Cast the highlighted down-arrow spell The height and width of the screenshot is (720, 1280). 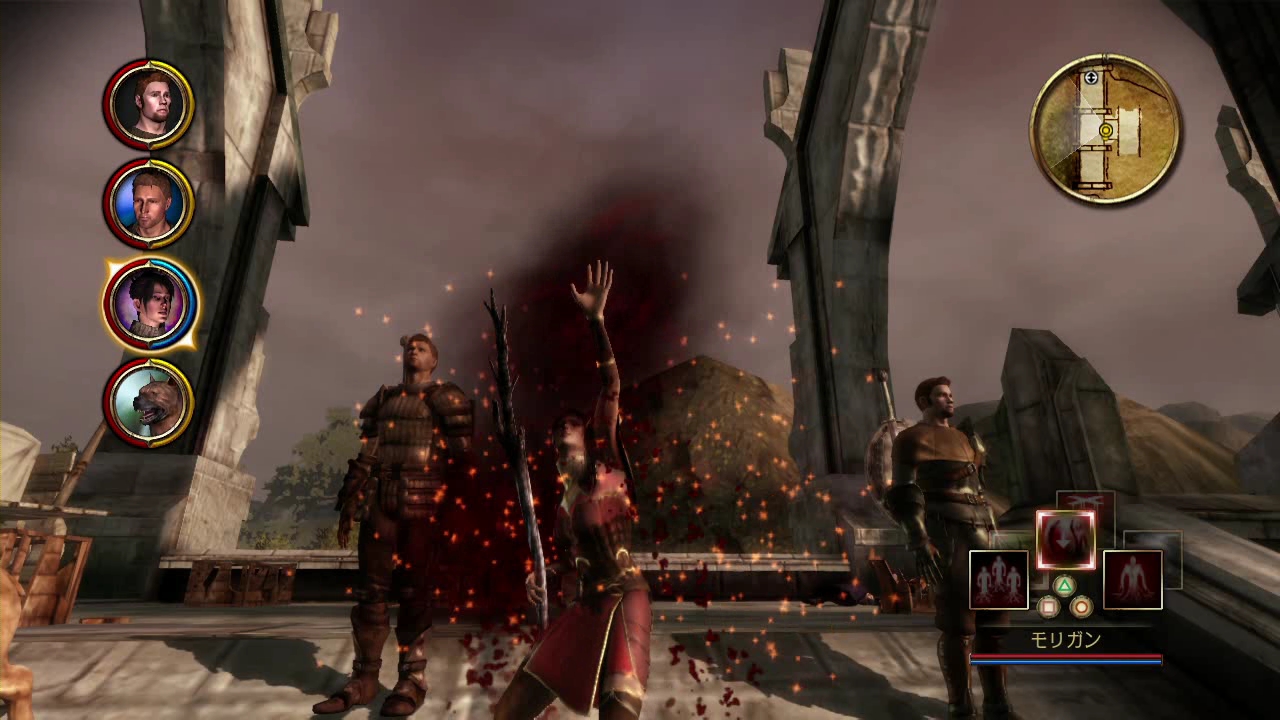point(1065,539)
